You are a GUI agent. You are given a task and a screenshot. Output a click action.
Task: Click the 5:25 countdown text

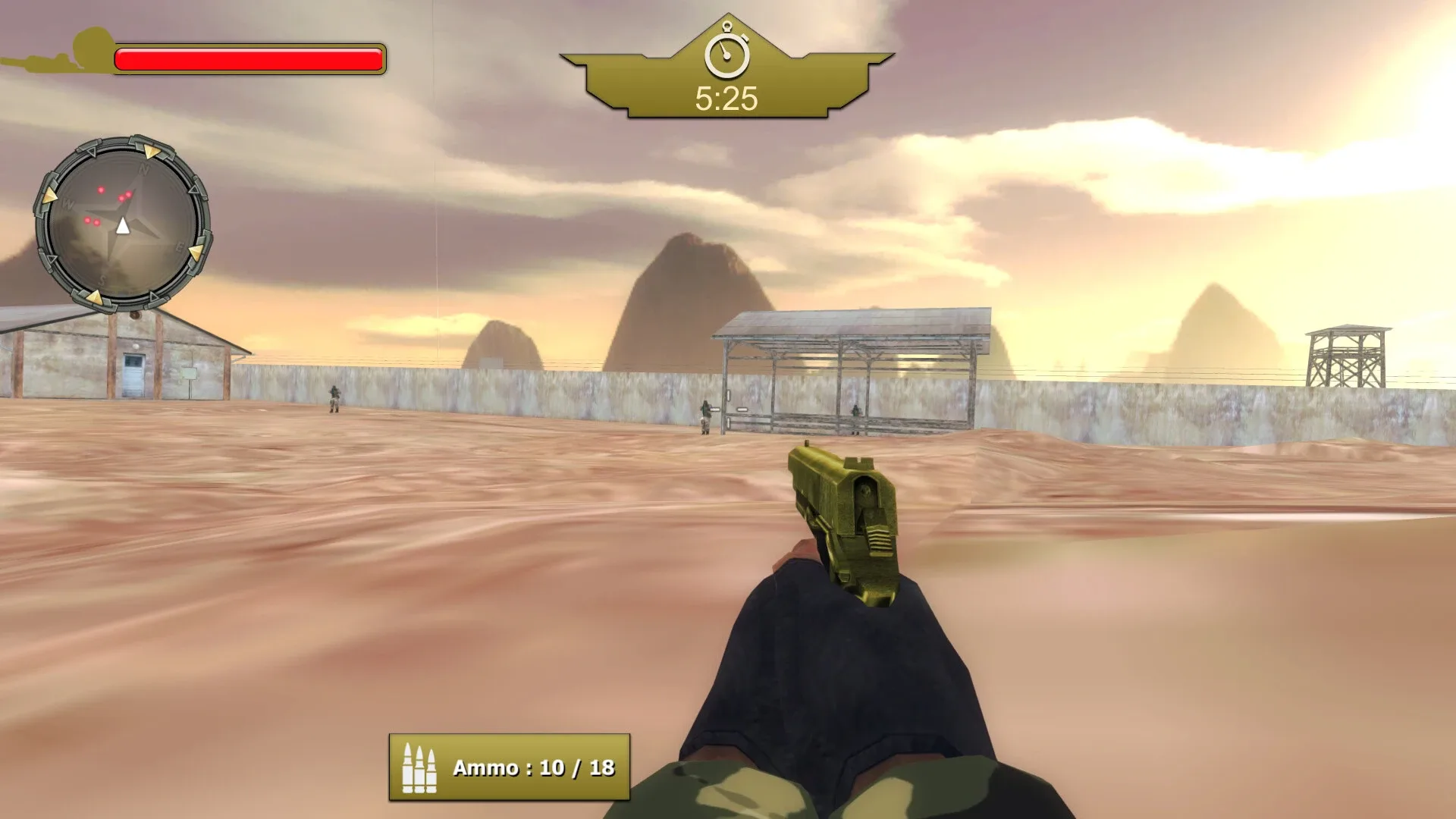726,97
